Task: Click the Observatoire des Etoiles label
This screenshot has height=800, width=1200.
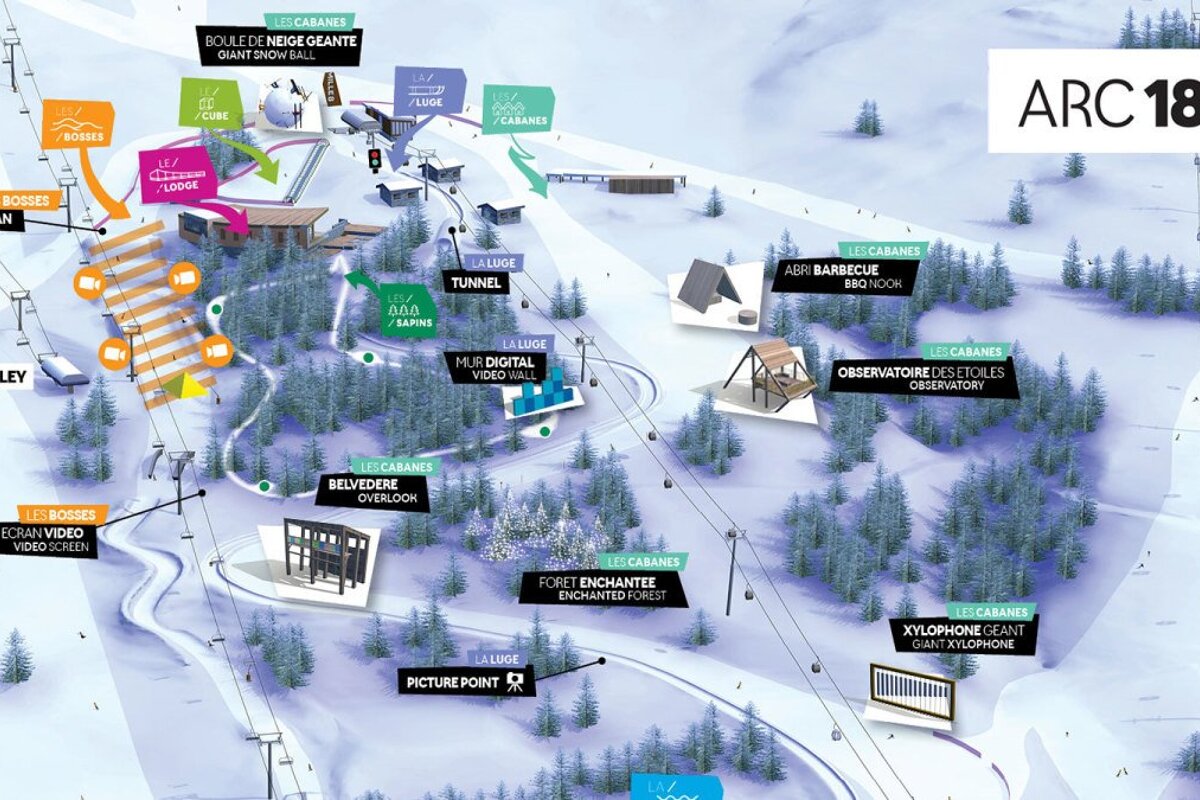Action: pyautogui.click(x=923, y=378)
